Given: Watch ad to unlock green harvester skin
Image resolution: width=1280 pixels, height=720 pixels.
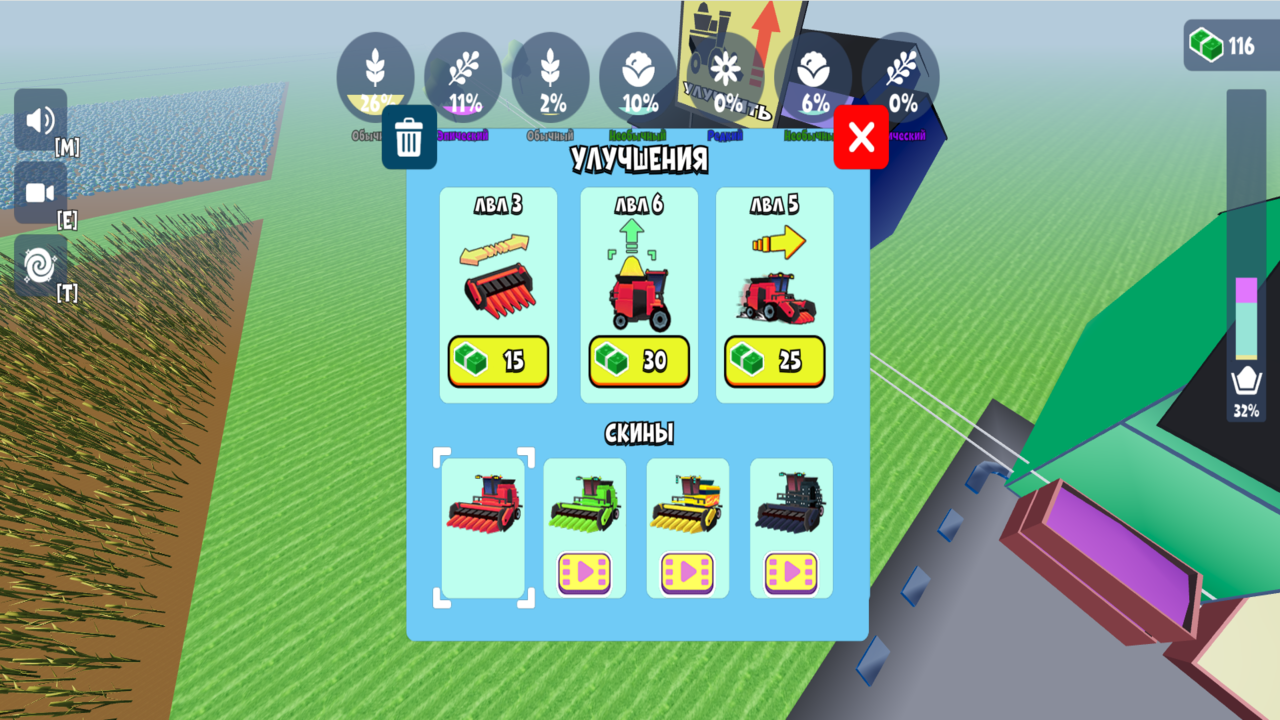Looking at the screenshot, I should point(585,572).
